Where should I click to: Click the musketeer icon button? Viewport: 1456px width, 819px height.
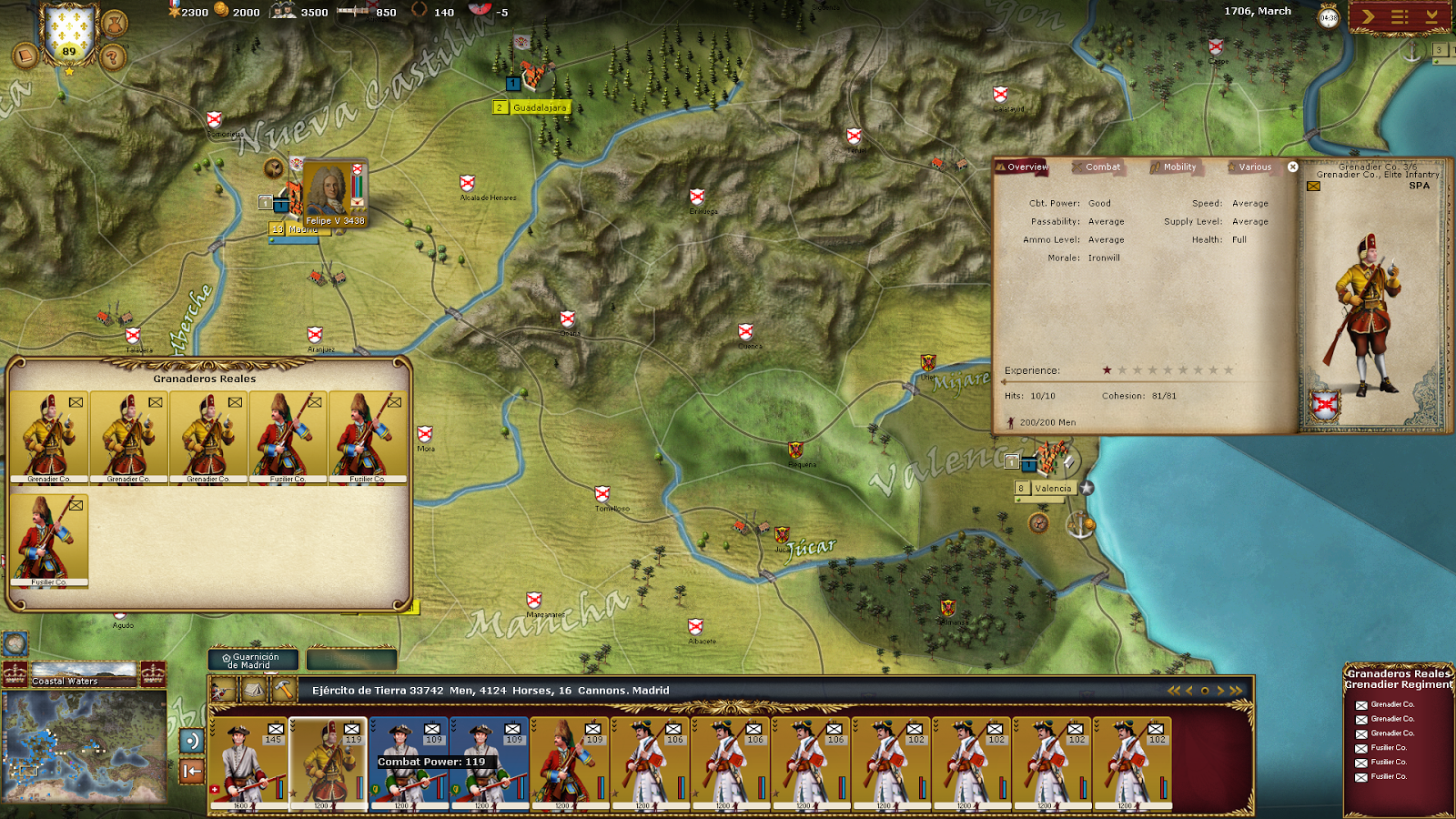point(223,691)
